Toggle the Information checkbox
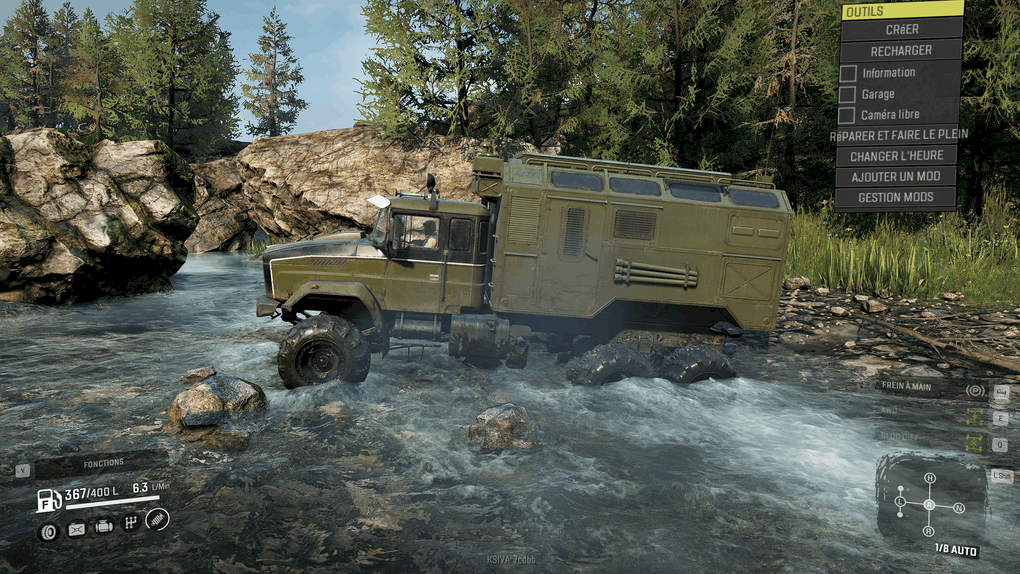This screenshot has height=574, width=1020. pos(848,73)
